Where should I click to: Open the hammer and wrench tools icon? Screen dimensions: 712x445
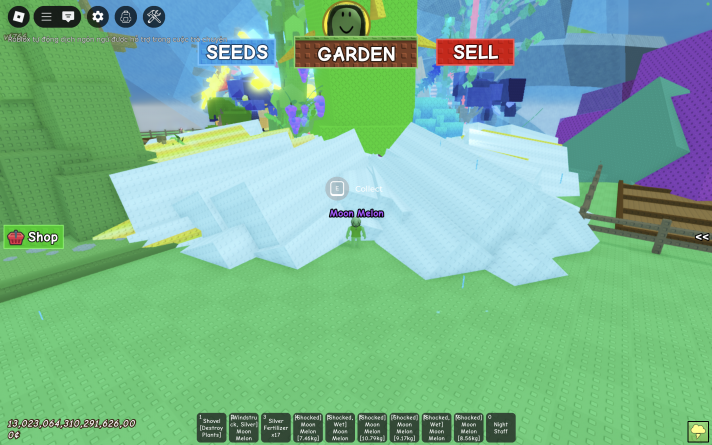pos(154,16)
